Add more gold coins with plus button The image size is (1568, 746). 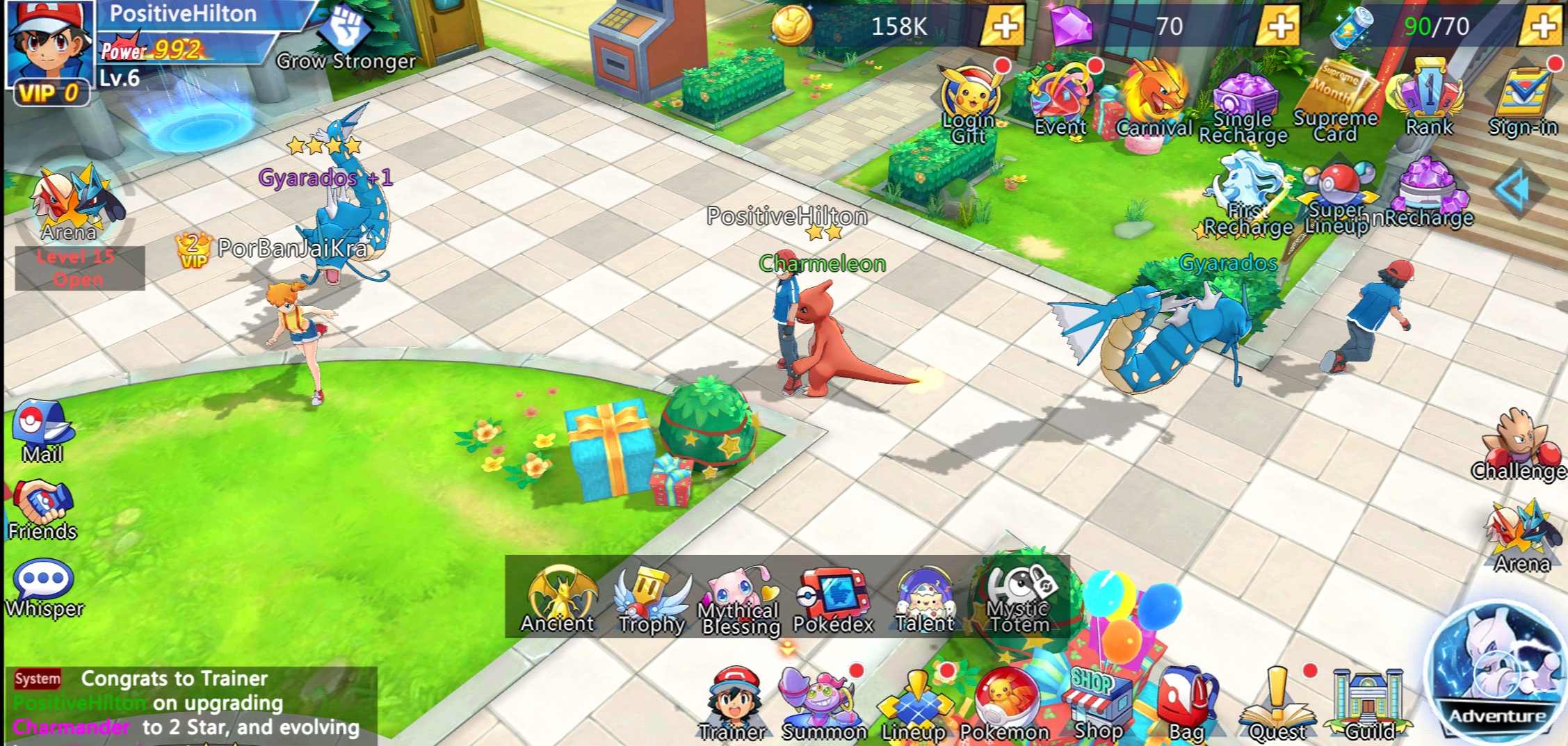click(1003, 26)
